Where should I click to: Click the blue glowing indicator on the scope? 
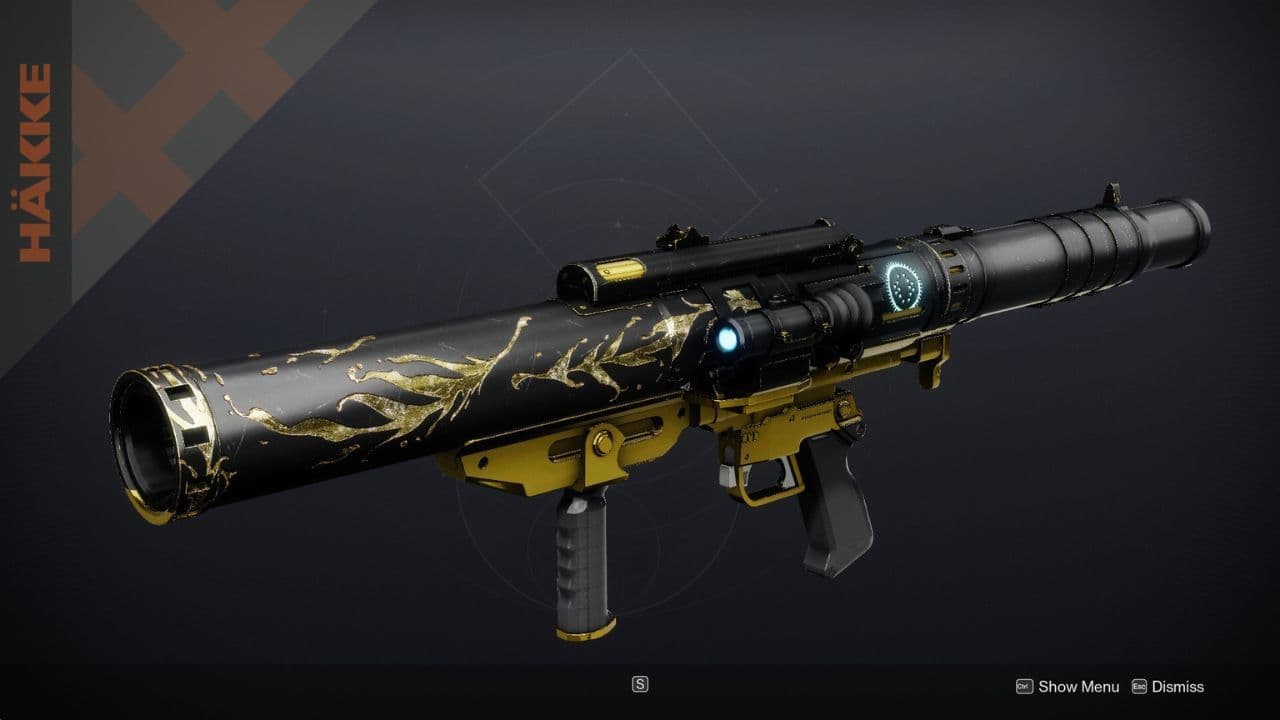point(728,339)
